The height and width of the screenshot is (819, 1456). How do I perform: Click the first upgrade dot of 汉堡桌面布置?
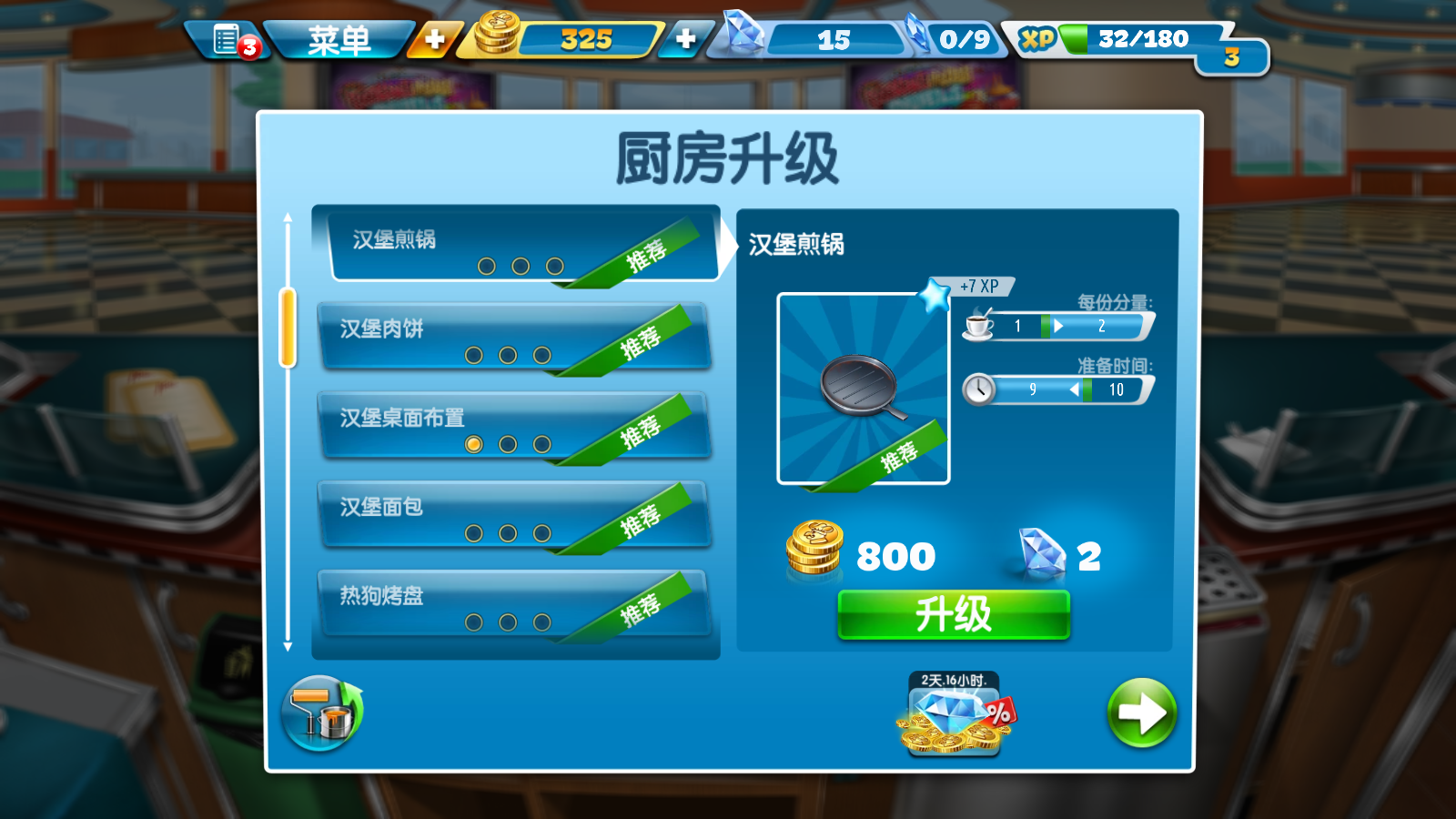click(473, 445)
